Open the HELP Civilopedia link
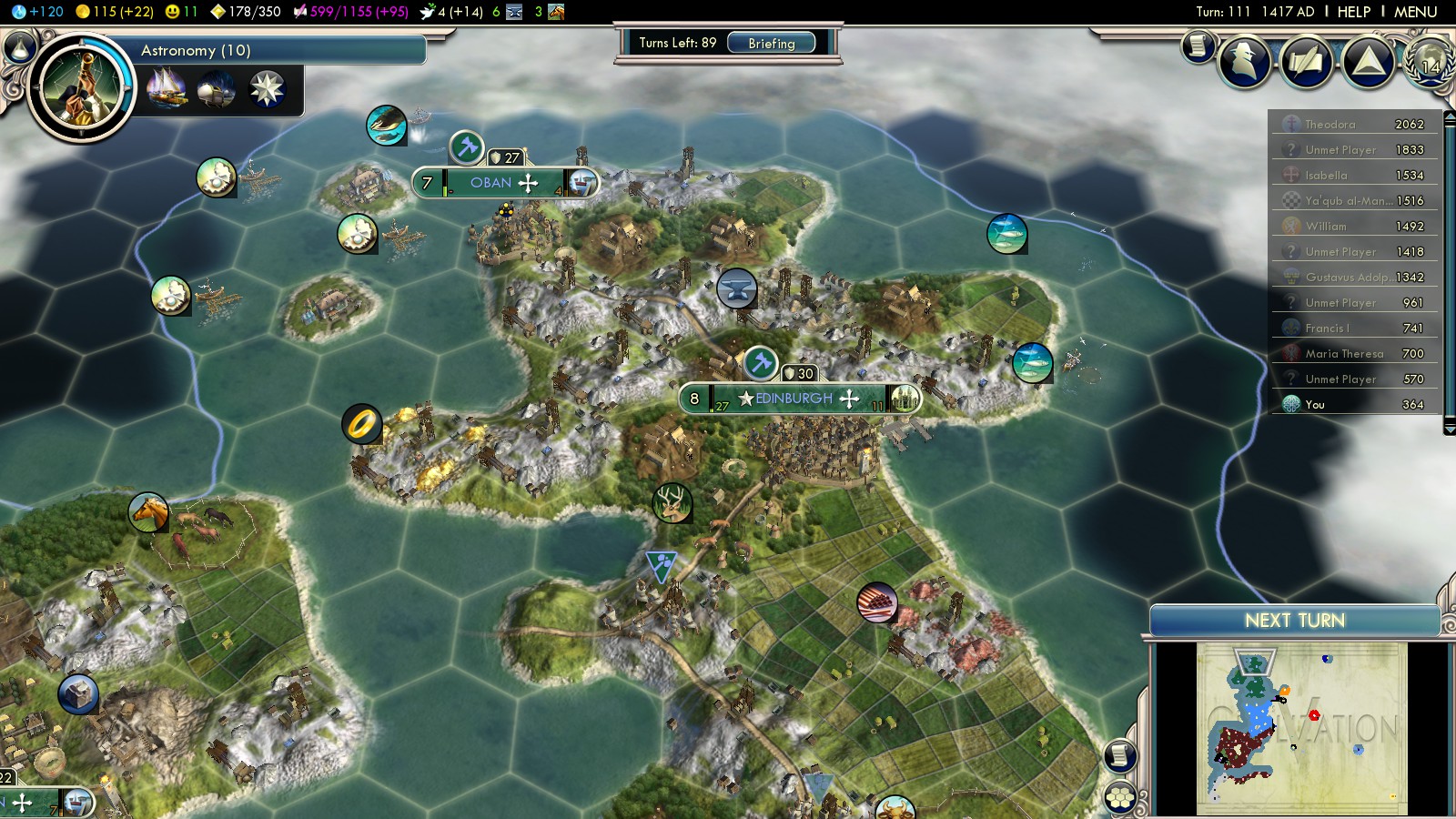Image resolution: width=1456 pixels, height=819 pixels. tap(1353, 12)
